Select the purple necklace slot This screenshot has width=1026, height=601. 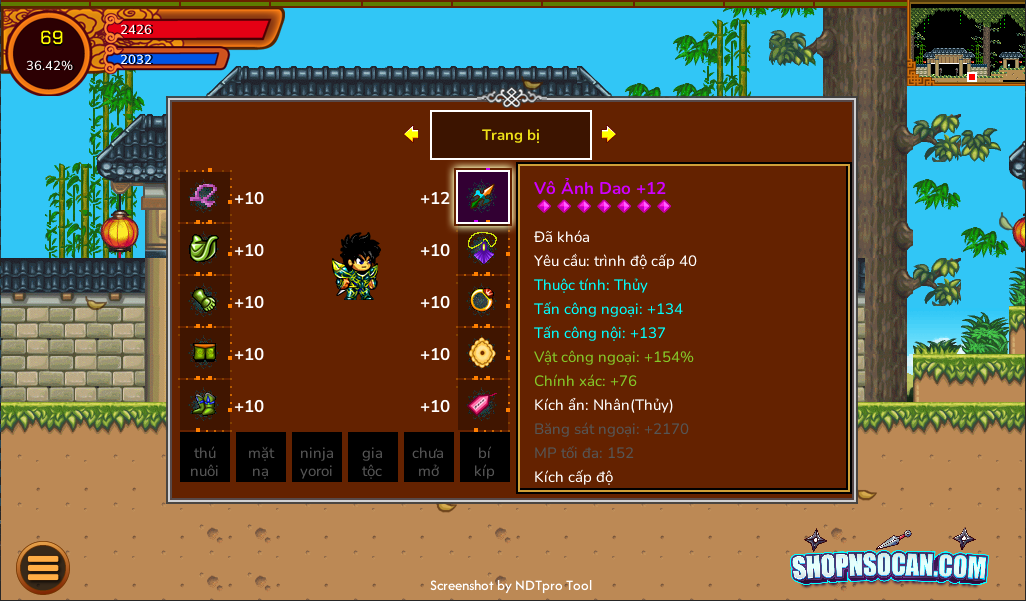pos(483,249)
